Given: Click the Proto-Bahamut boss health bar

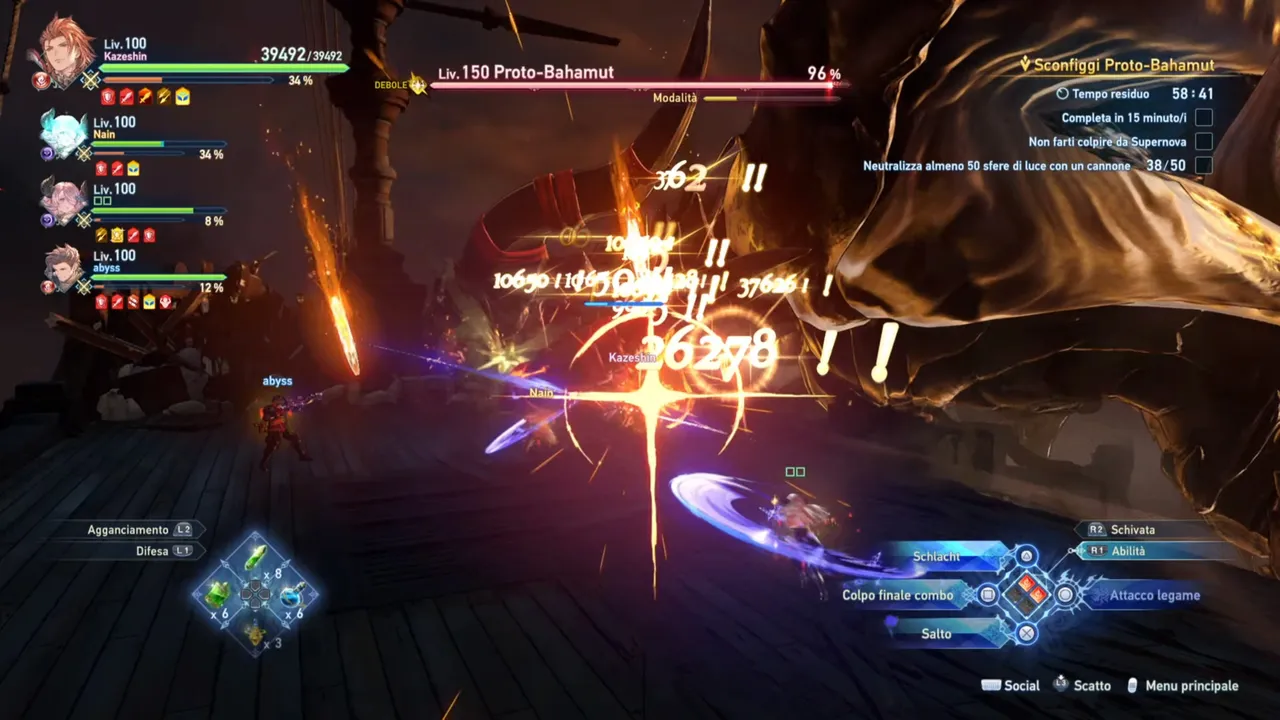Looking at the screenshot, I should [x=630, y=86].
